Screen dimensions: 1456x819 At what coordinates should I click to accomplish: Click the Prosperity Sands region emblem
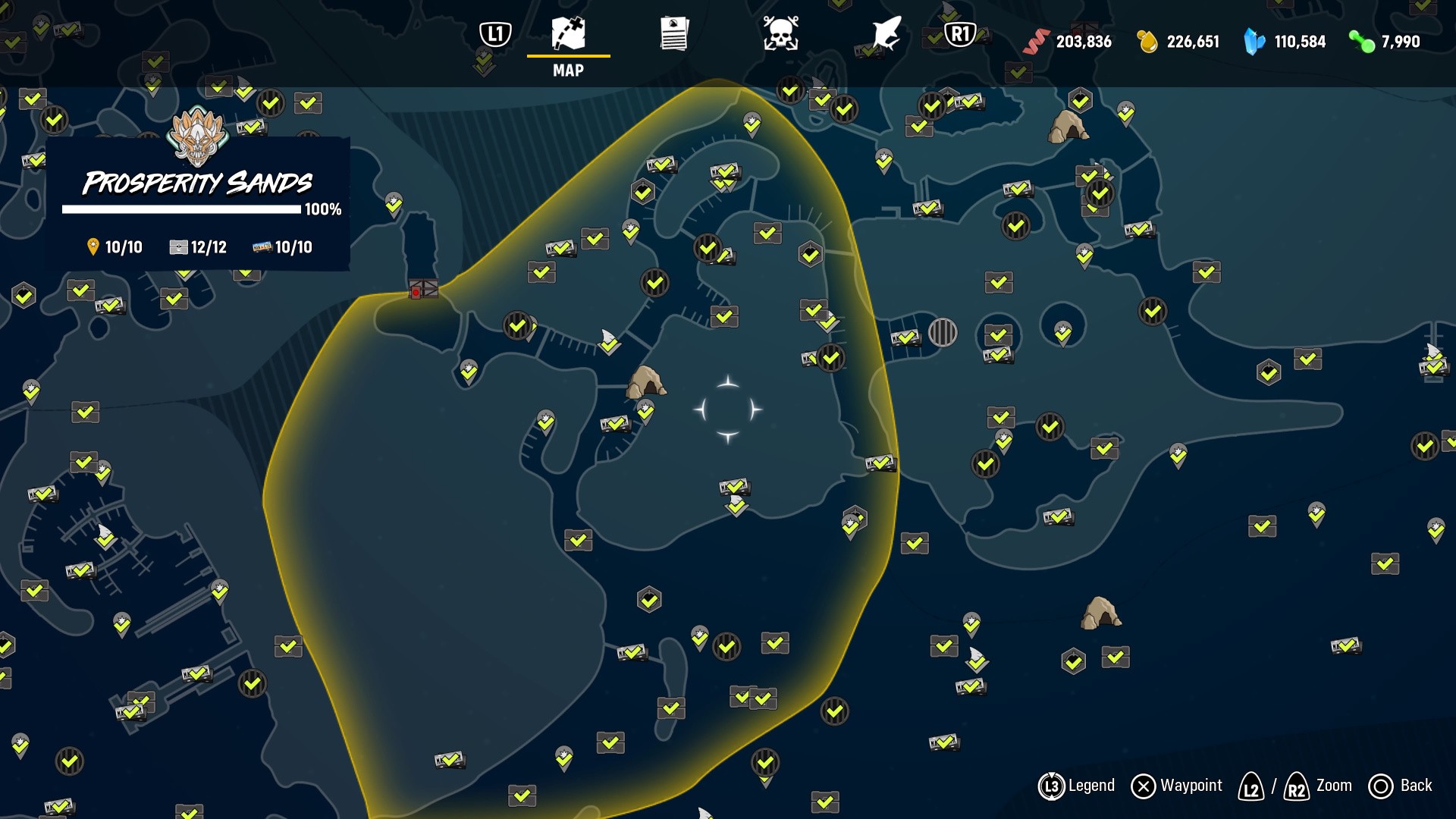tap(197, 136)
